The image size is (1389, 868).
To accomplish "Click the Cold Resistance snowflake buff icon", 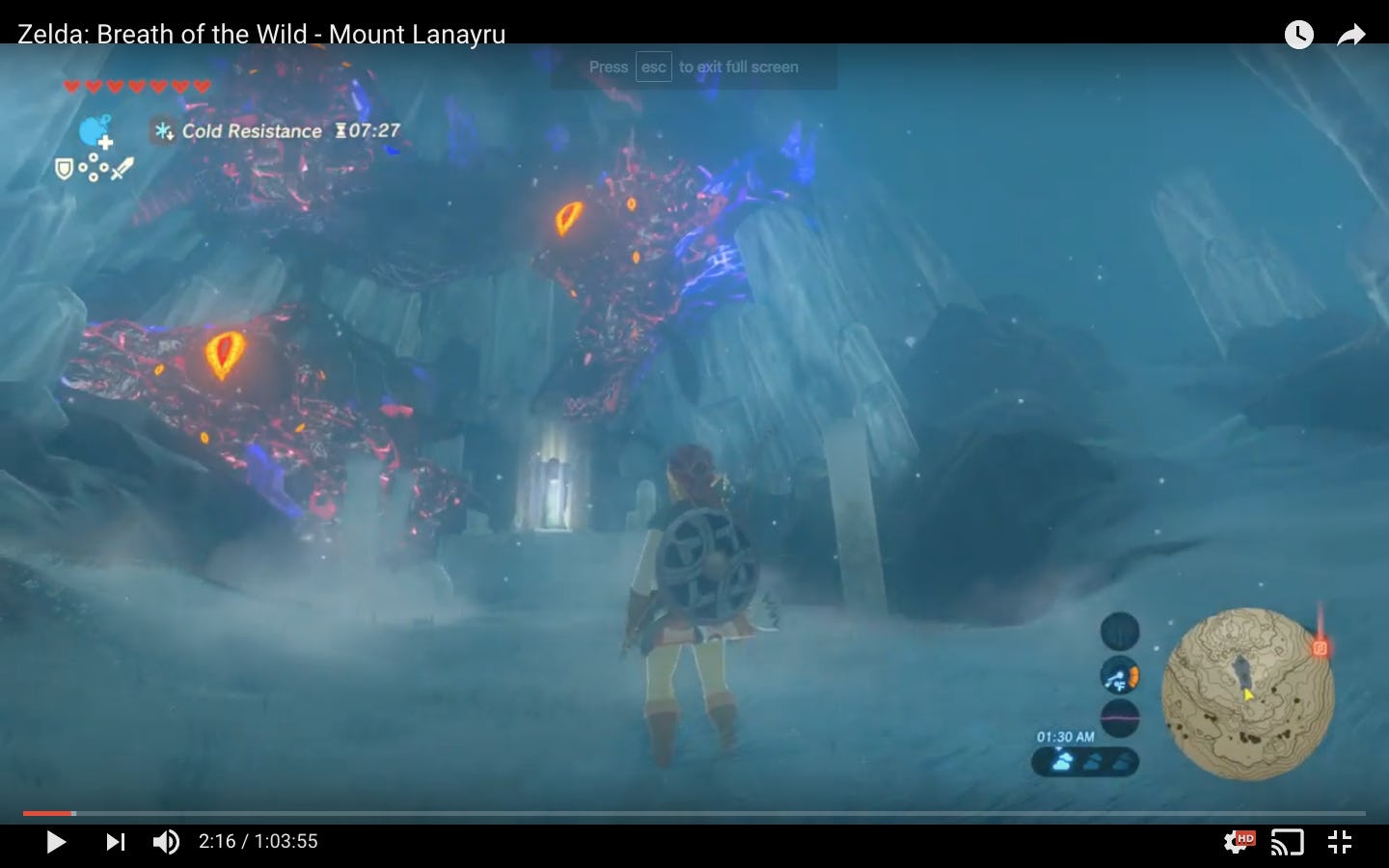I will 162,130.
